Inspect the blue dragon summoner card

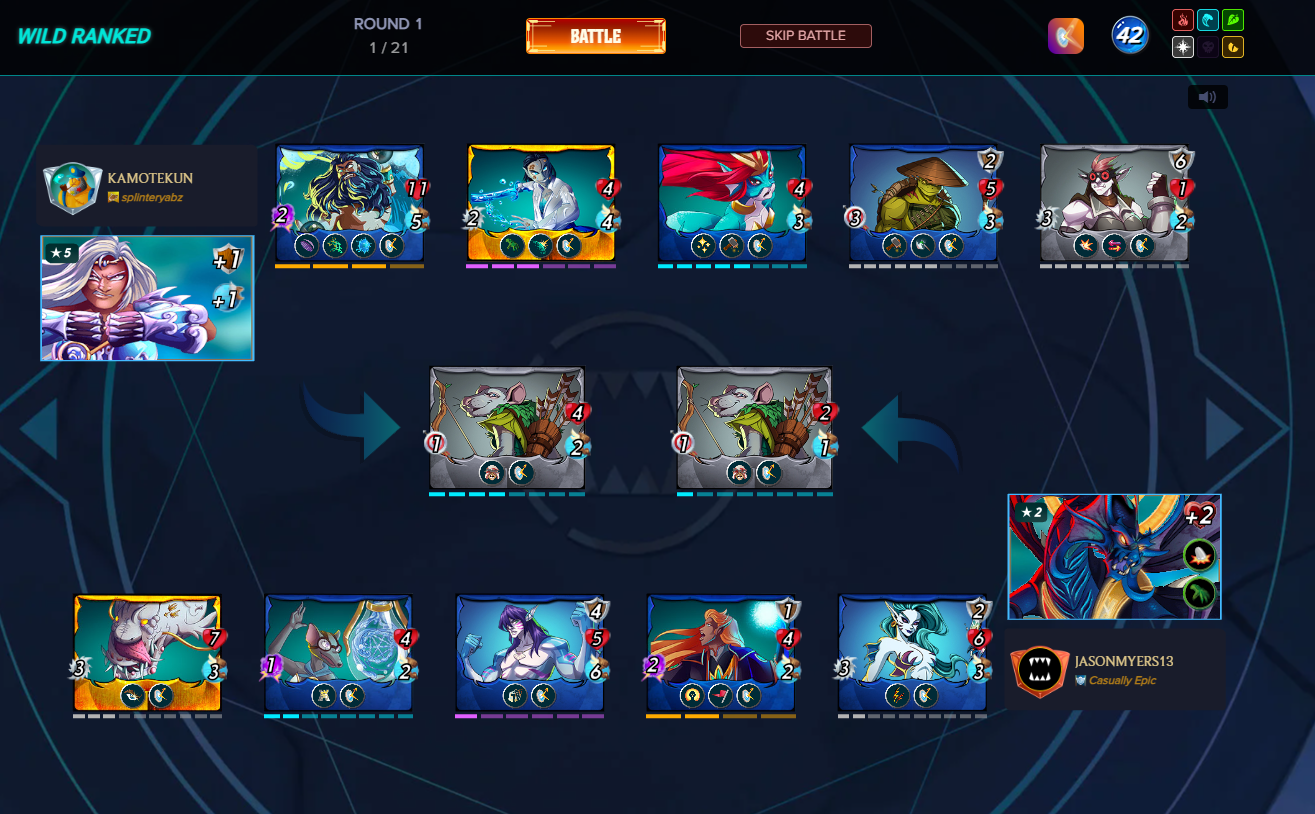click(x=1114, y=557)
